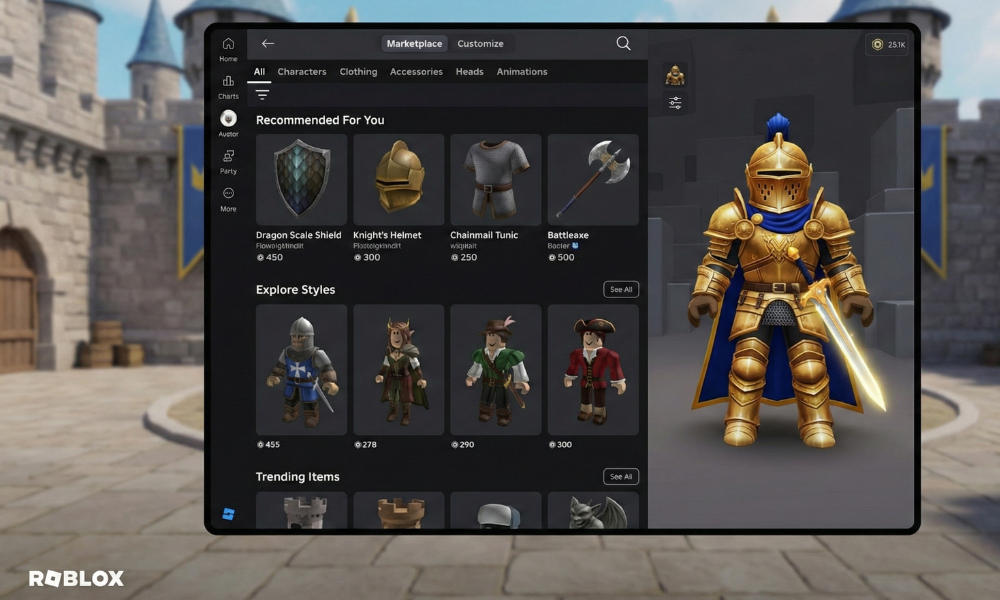Open the Robux balance button
The height and width of the screenshot is (600, 1000).
tap(888, 44)
